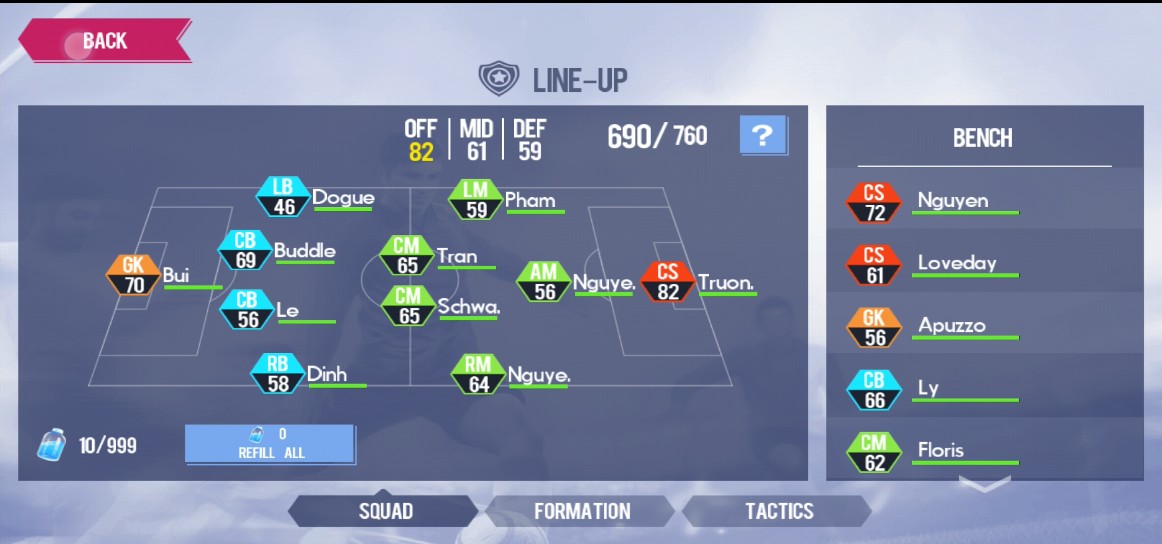Expand bench list with down arrow
Screen dimensions: 1162x544
coord(983,485)
